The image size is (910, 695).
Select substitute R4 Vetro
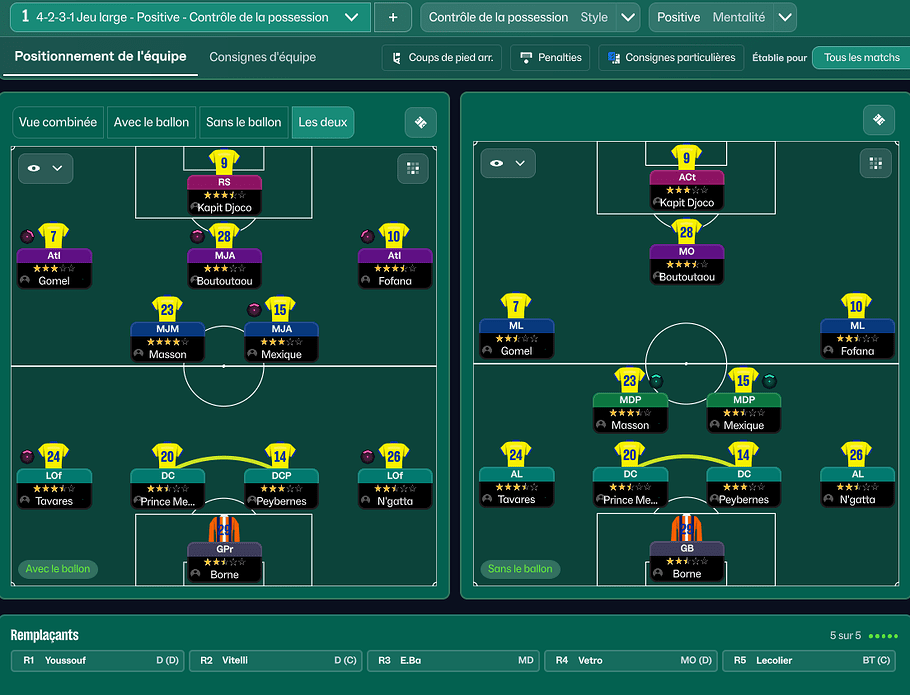pyautogui.click(x=630, y=661)
